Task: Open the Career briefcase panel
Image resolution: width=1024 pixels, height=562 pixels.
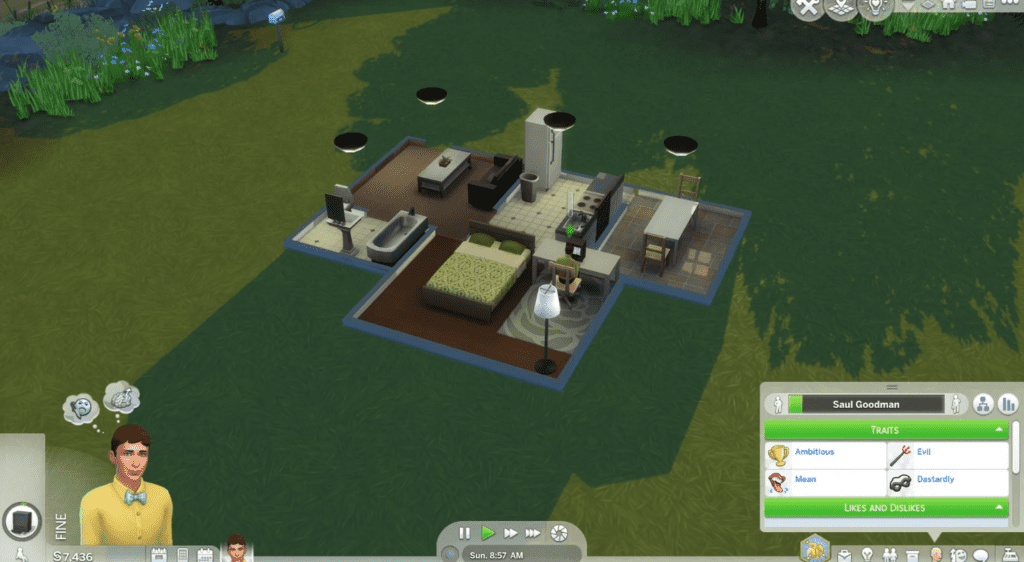Action: click(x=845, y=555)
